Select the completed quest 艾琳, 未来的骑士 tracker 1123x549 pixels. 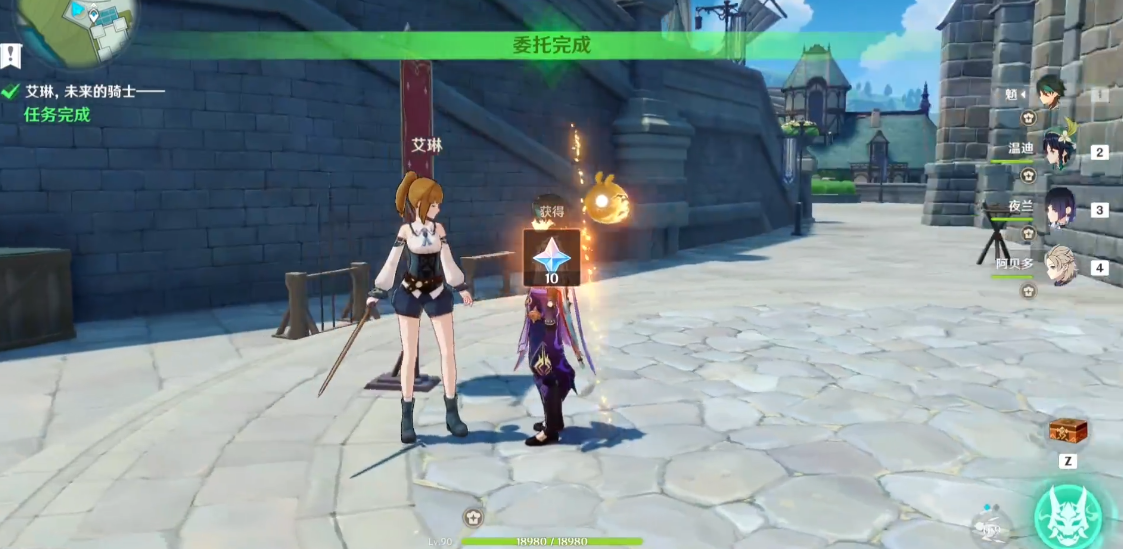tap(84, 92)
